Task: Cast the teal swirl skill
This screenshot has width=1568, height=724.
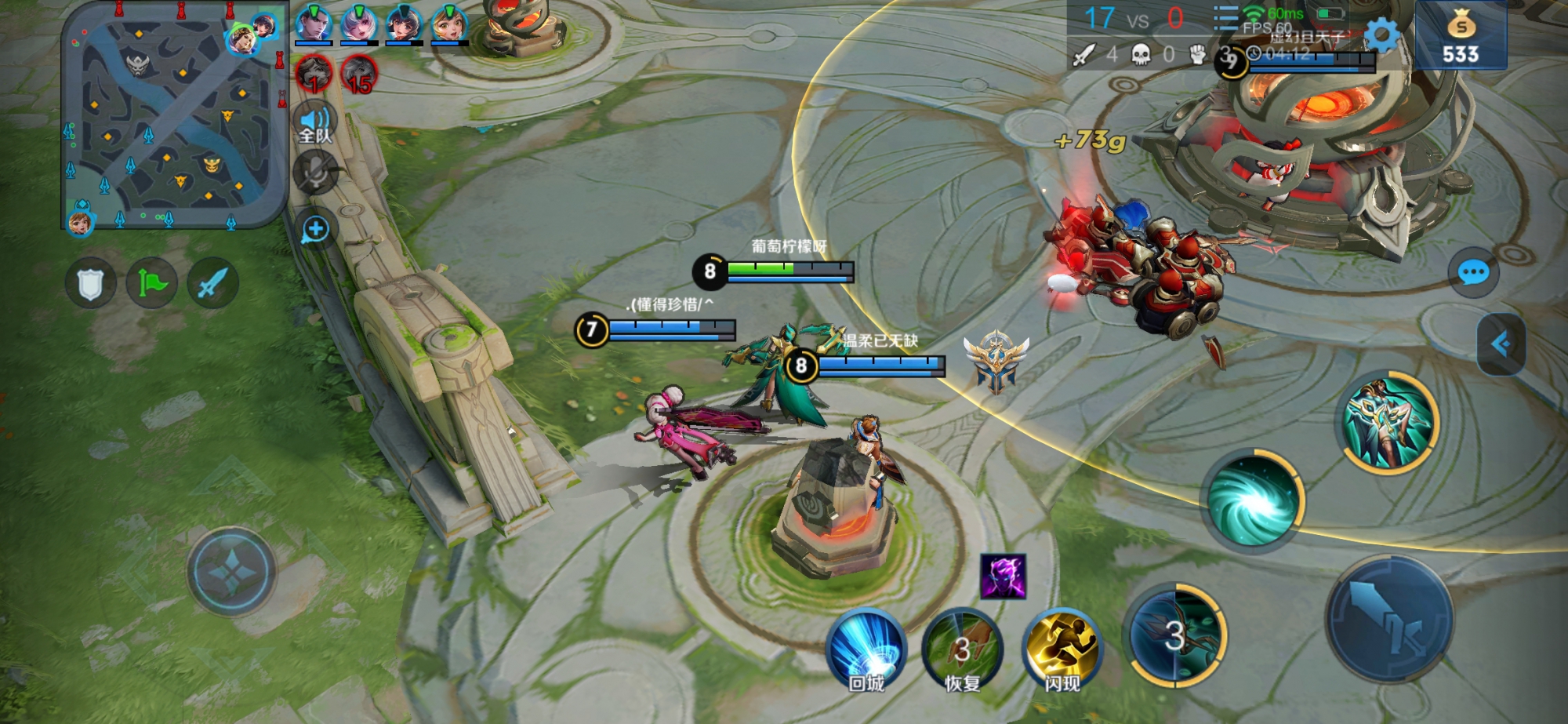Action: [x=1252, y=500]
